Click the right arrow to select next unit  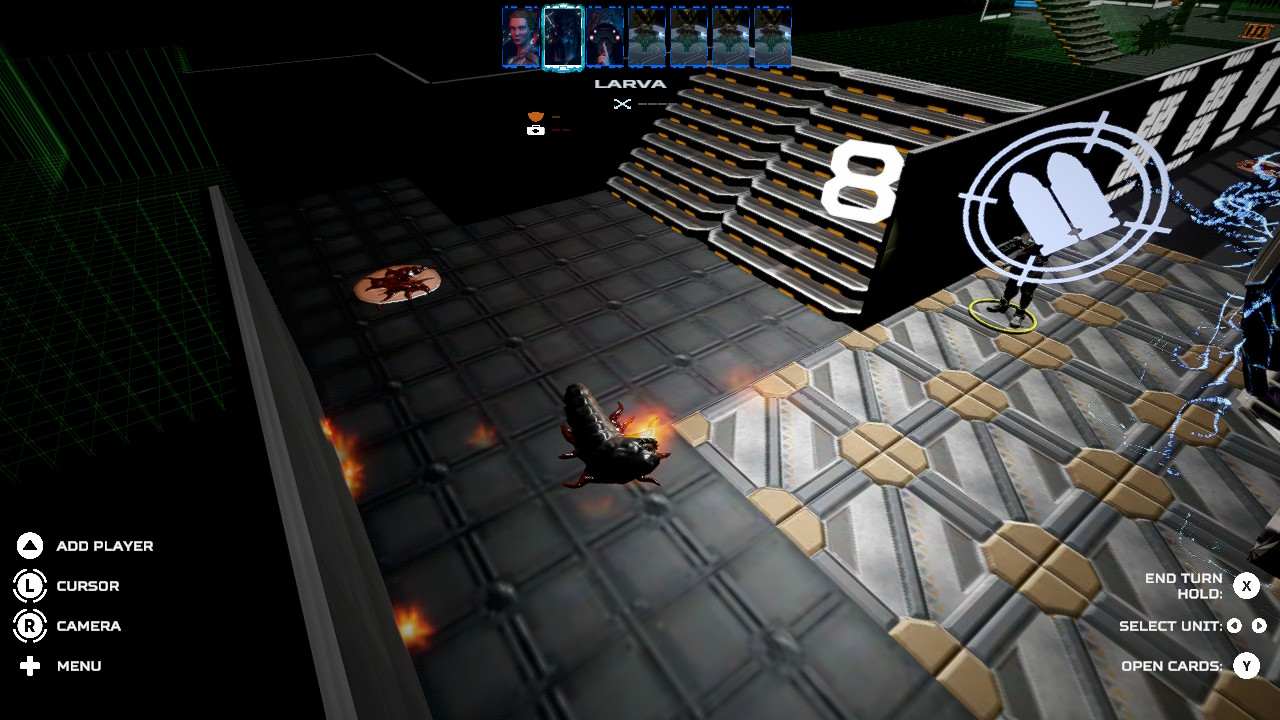pos(1259,626)
